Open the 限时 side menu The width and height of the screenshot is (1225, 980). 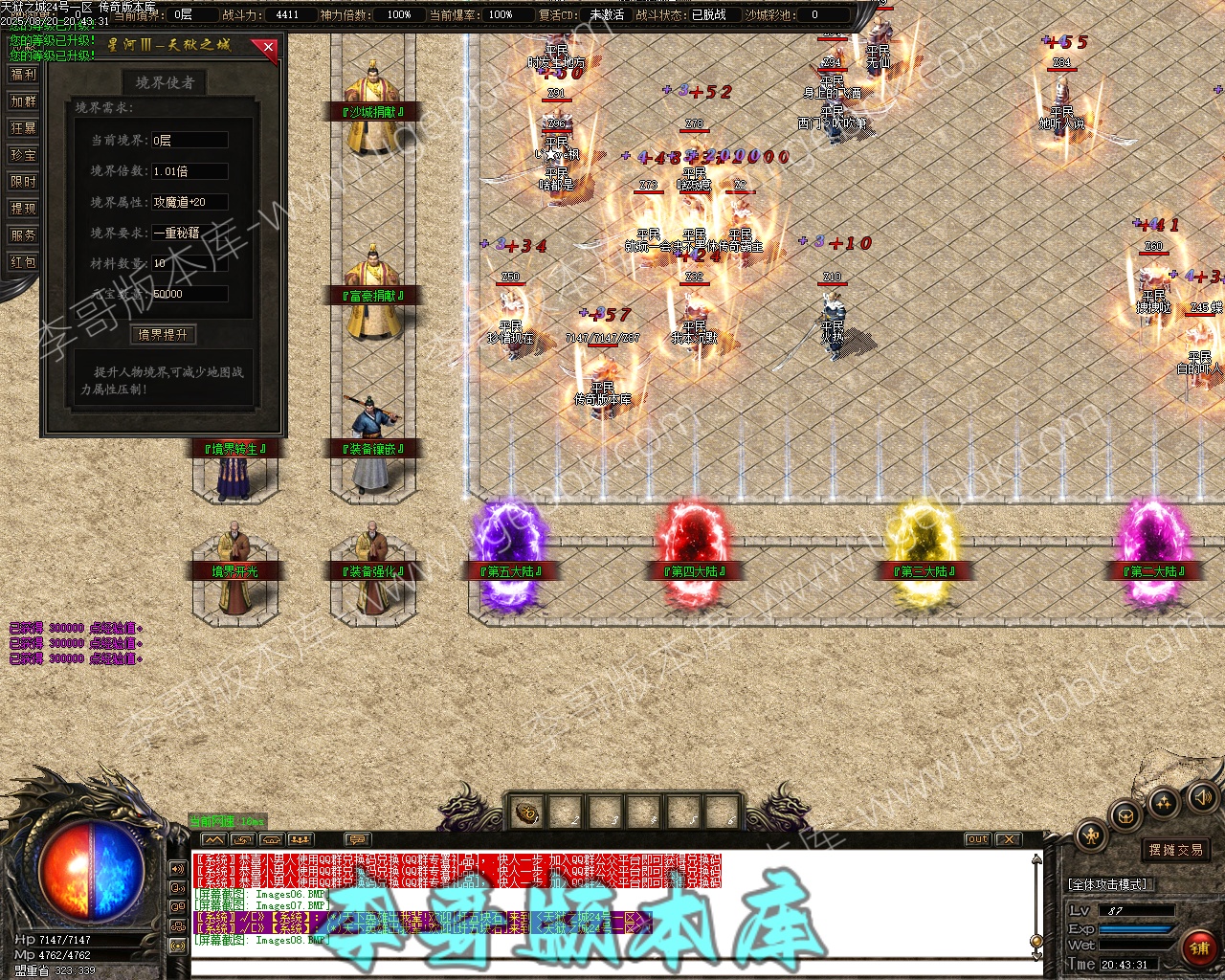[23, 182]
